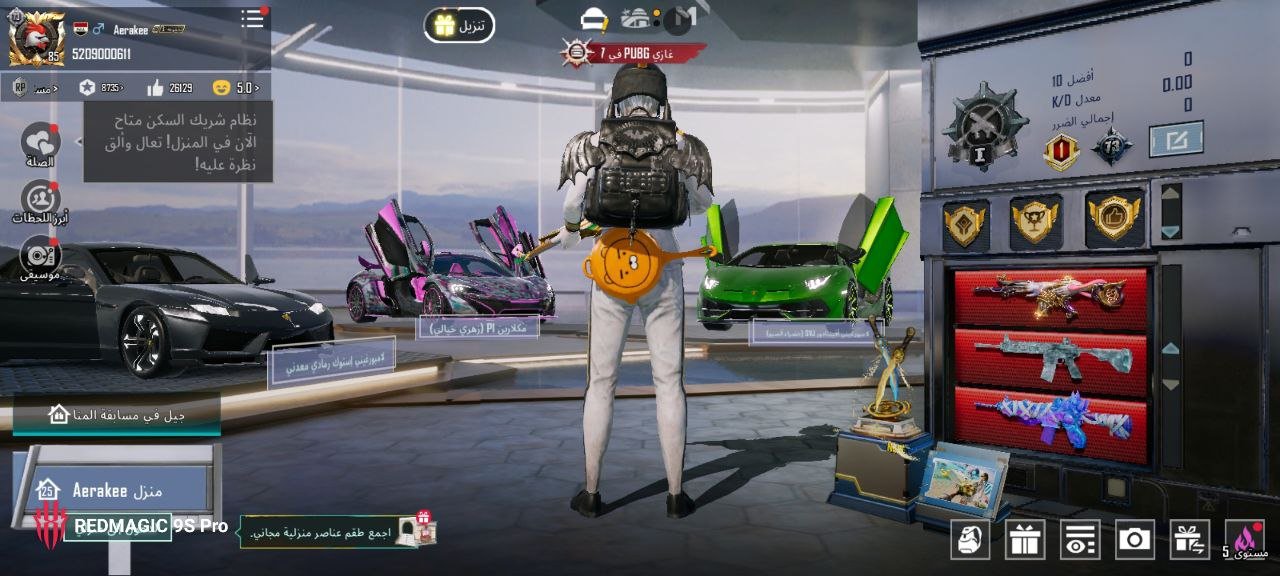Image resolution: width=1280 pixels, height=576 pixels.
Task: Tap the free home items set banner
Action: click(x=340, y=532)
